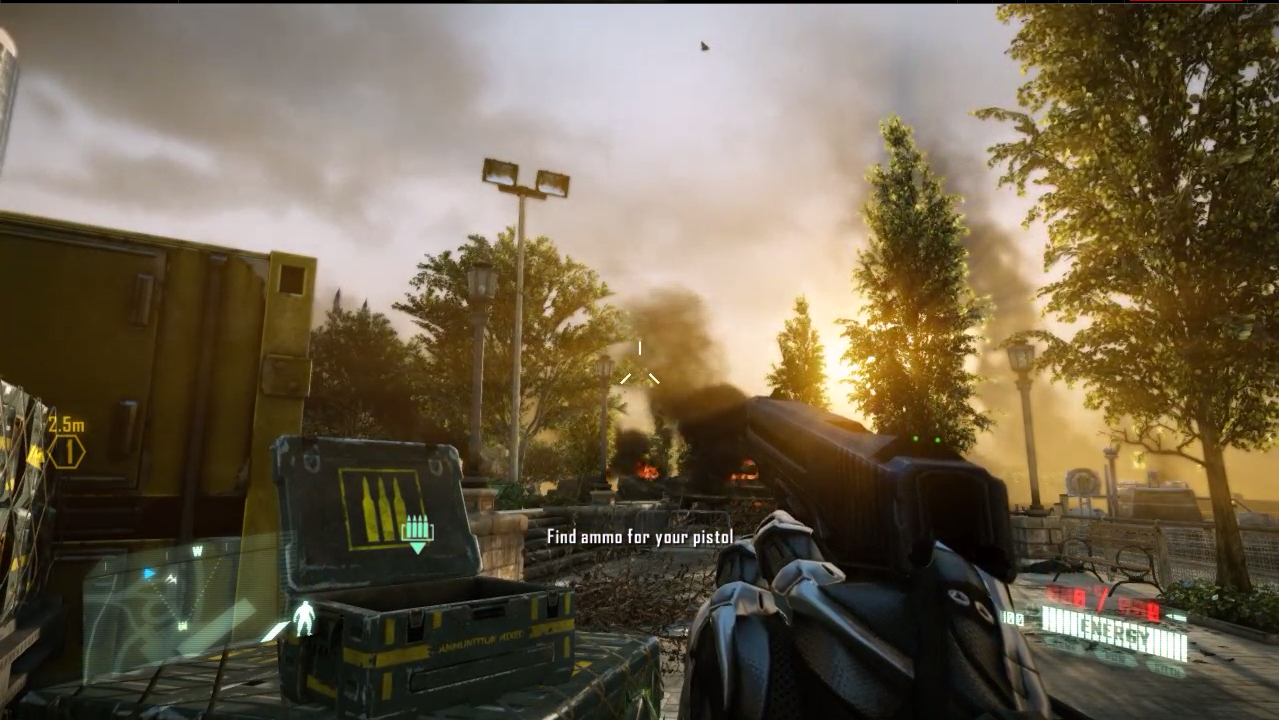Select the hexagonal objective waypoint marker
The image size is (1279, 720).
point(66,452)
